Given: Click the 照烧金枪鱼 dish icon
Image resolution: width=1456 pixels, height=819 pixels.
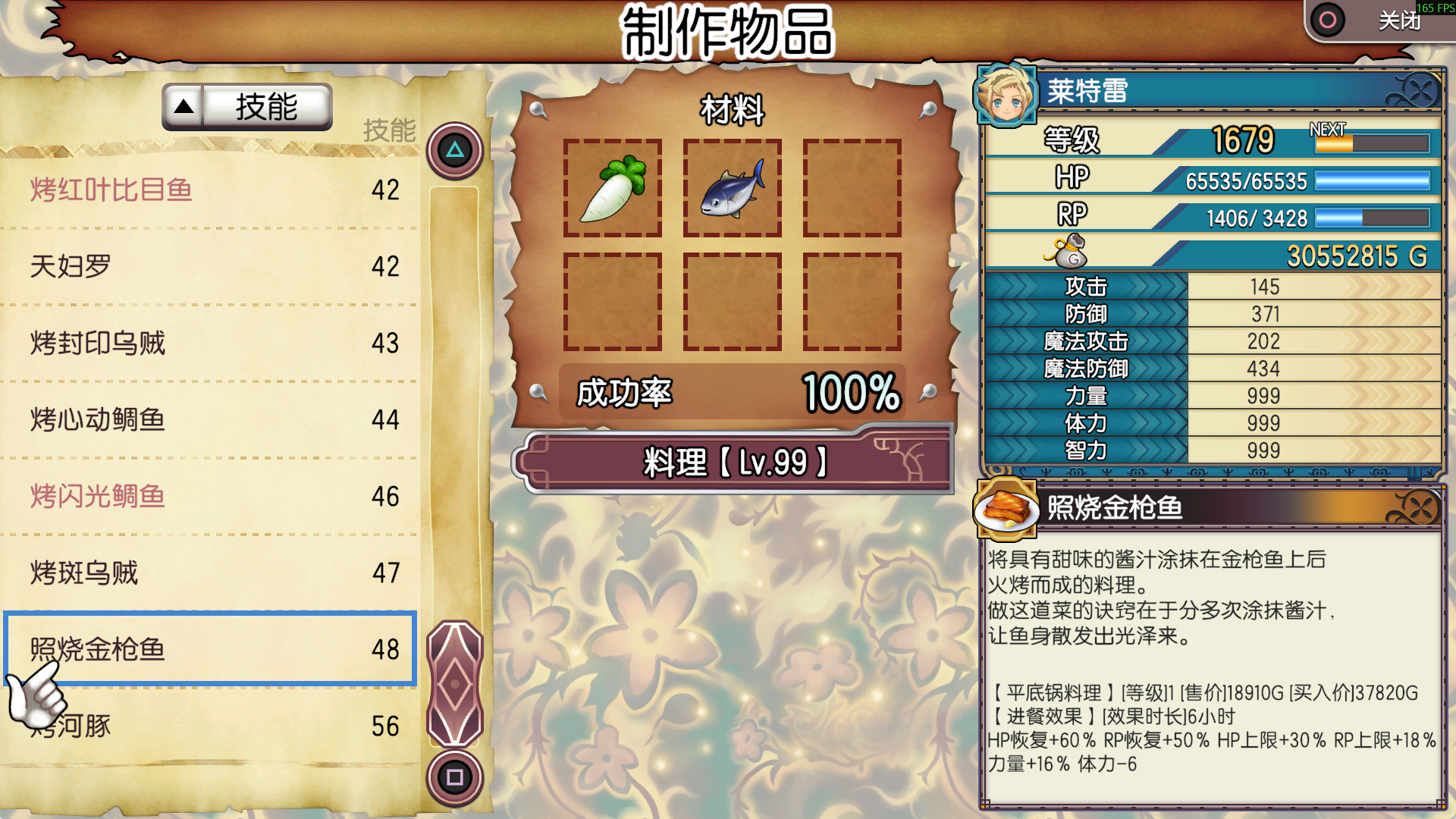Looking at the screenshot, I should tap(1006, 508).
